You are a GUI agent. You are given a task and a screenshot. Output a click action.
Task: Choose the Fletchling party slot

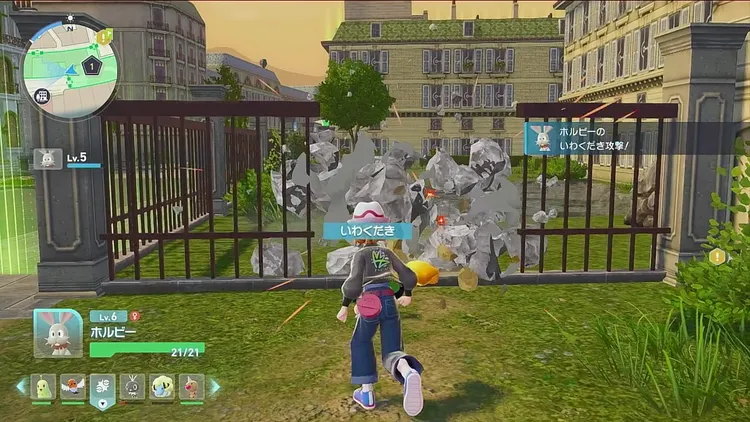click(72, 386)
